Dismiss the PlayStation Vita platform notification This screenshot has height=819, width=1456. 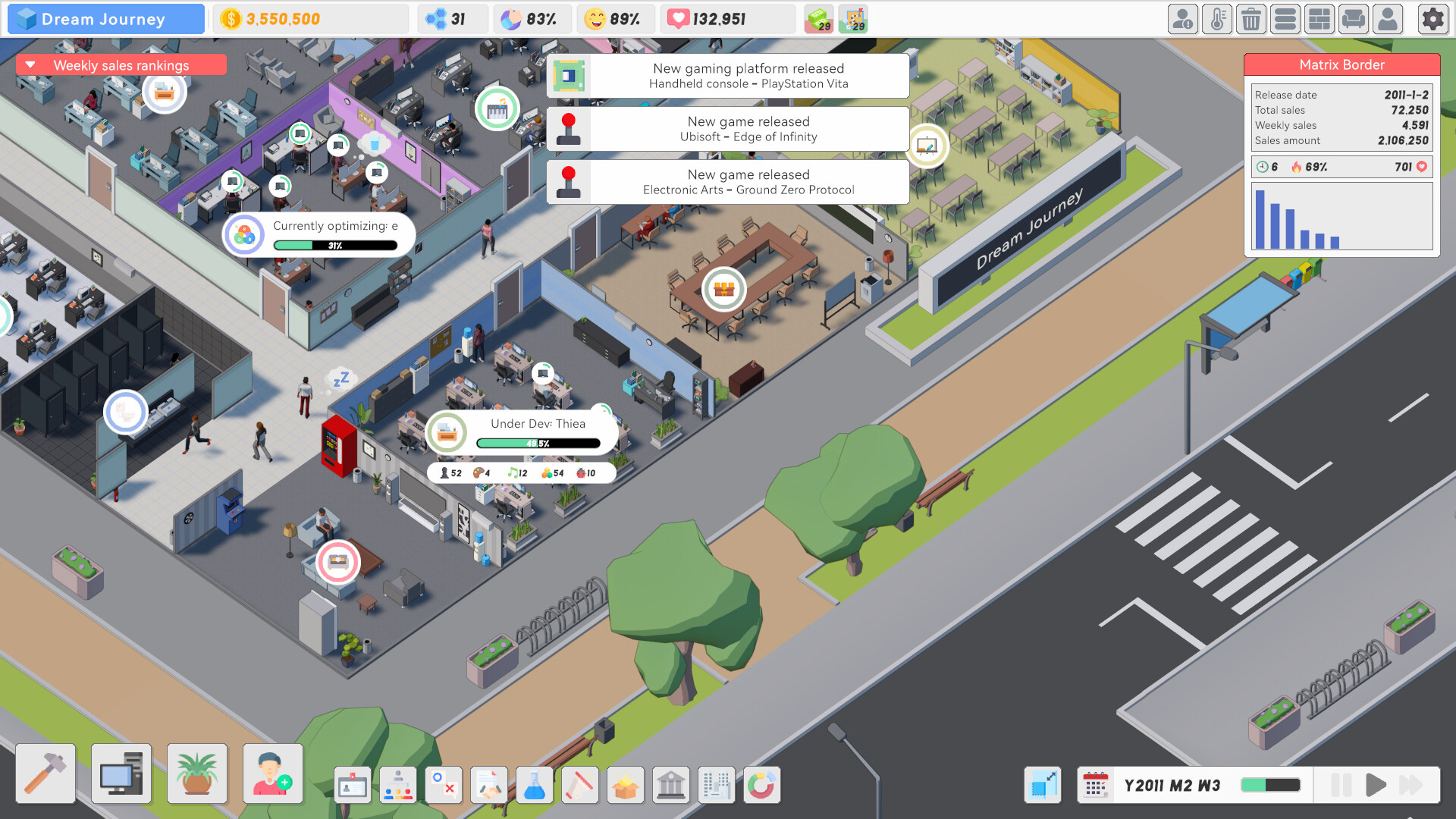[728, 76]
